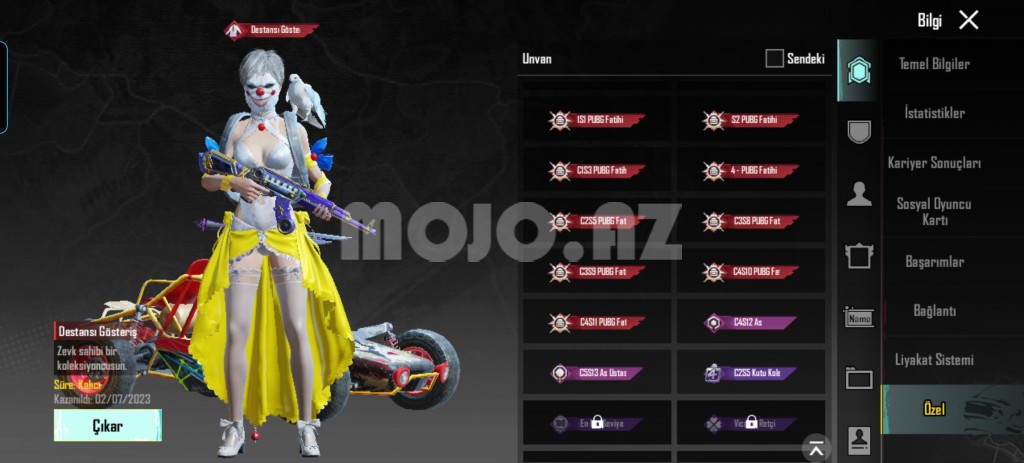Click the Çıkar button
Viewport: 1024px width, 463px height.
click(x=107, y=426)
